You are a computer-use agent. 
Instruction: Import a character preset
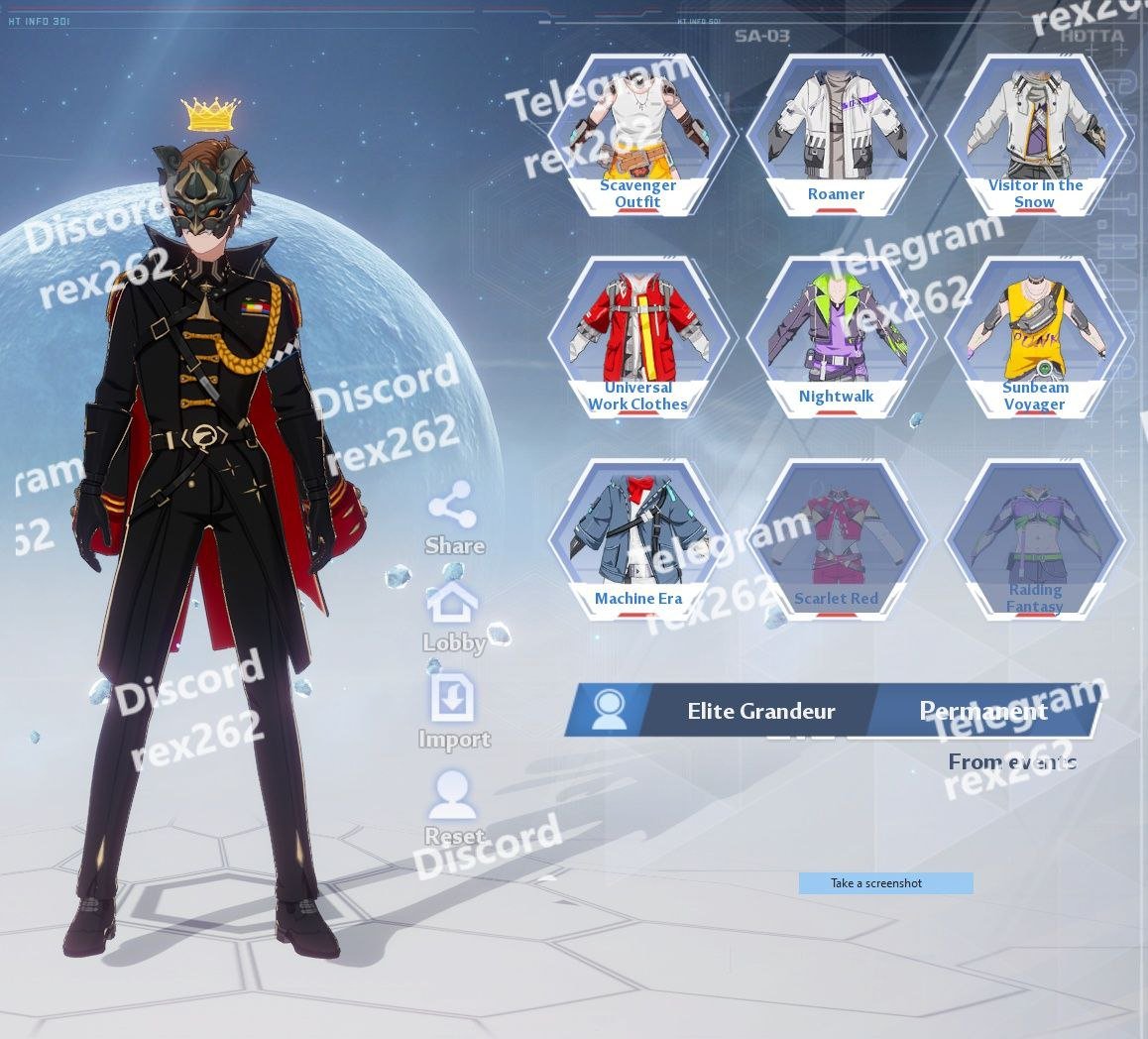[x=453, y=712]
